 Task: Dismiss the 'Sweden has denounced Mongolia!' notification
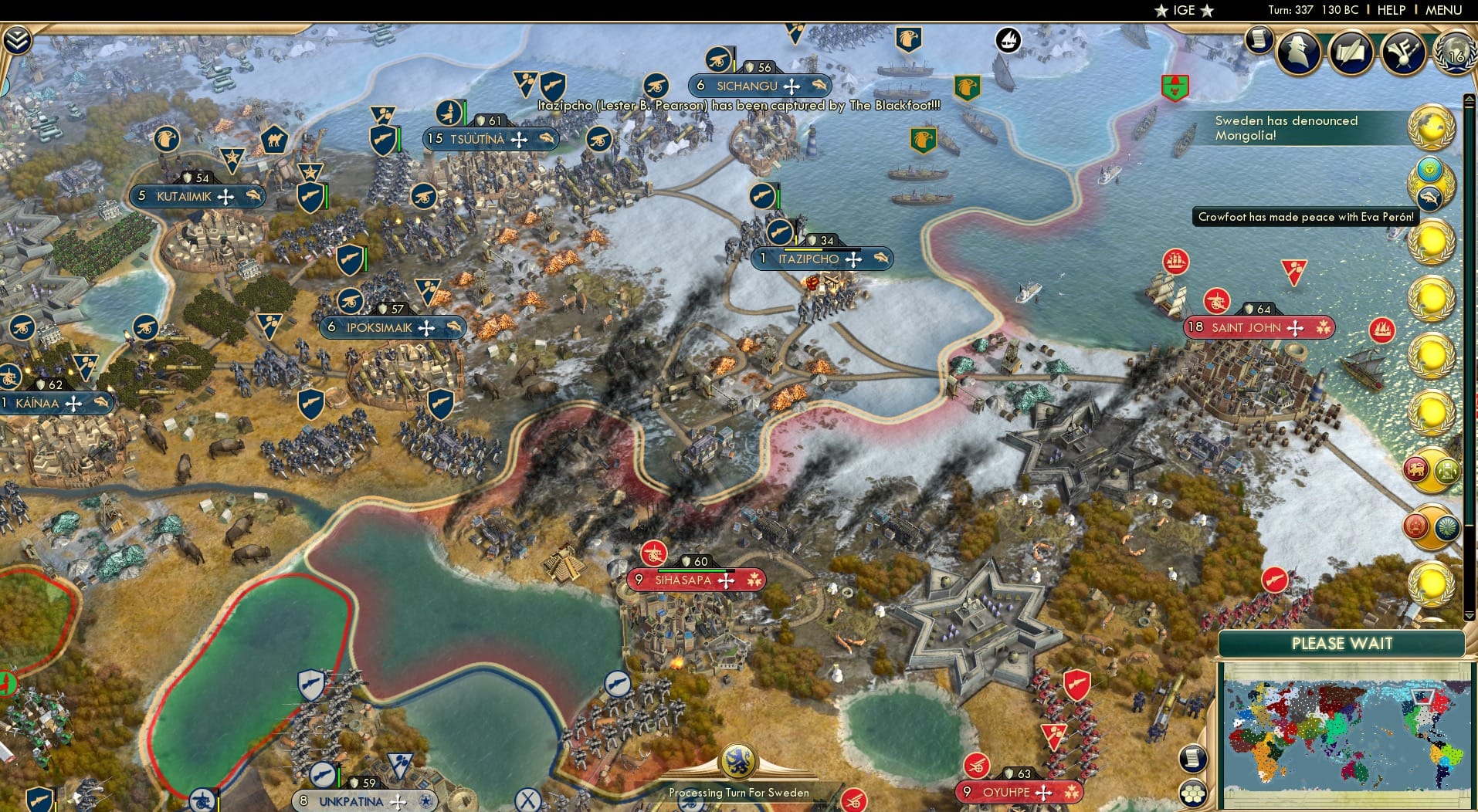coord(1286,127)
